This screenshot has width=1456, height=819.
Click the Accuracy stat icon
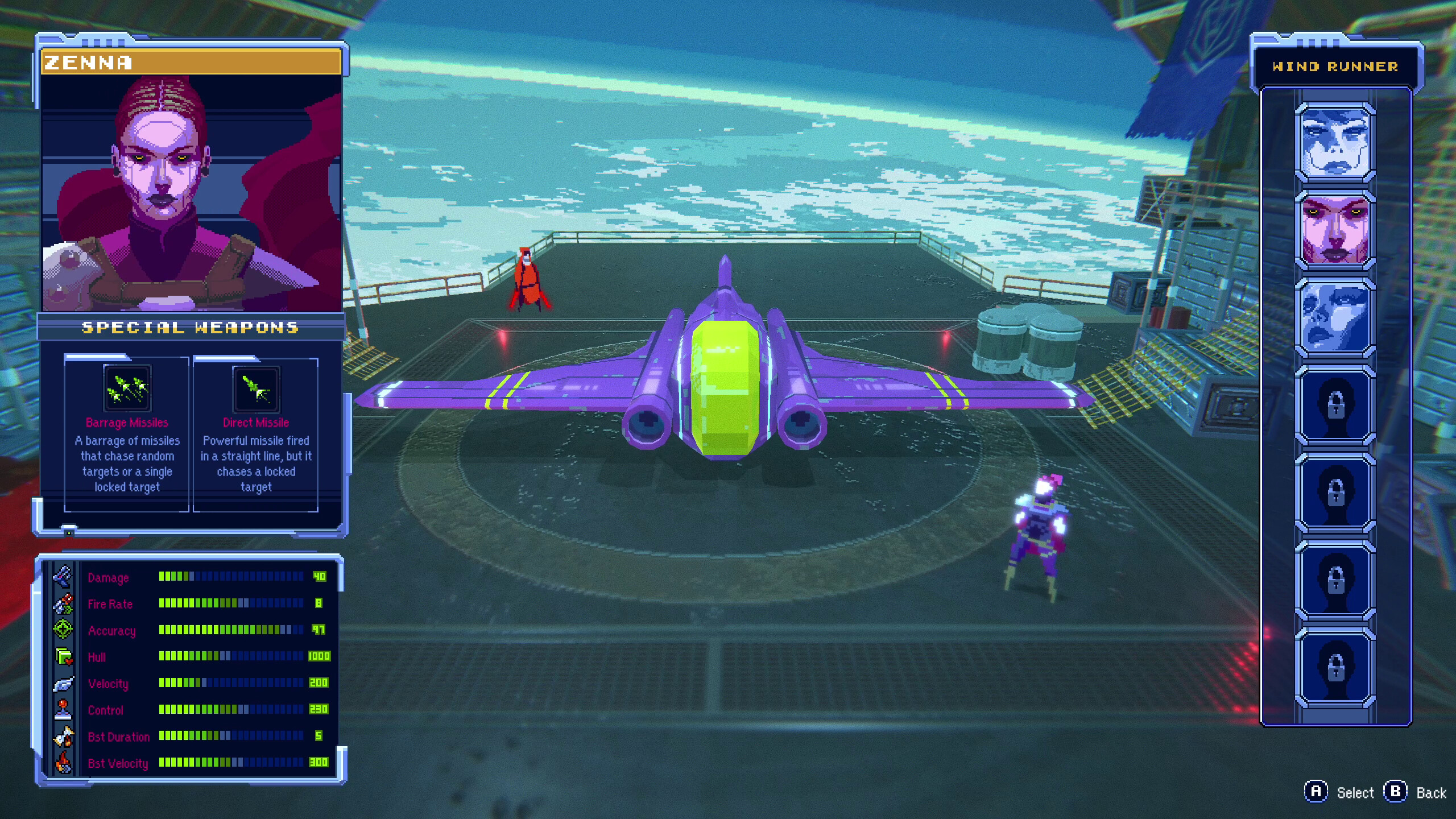click(64, 631)
